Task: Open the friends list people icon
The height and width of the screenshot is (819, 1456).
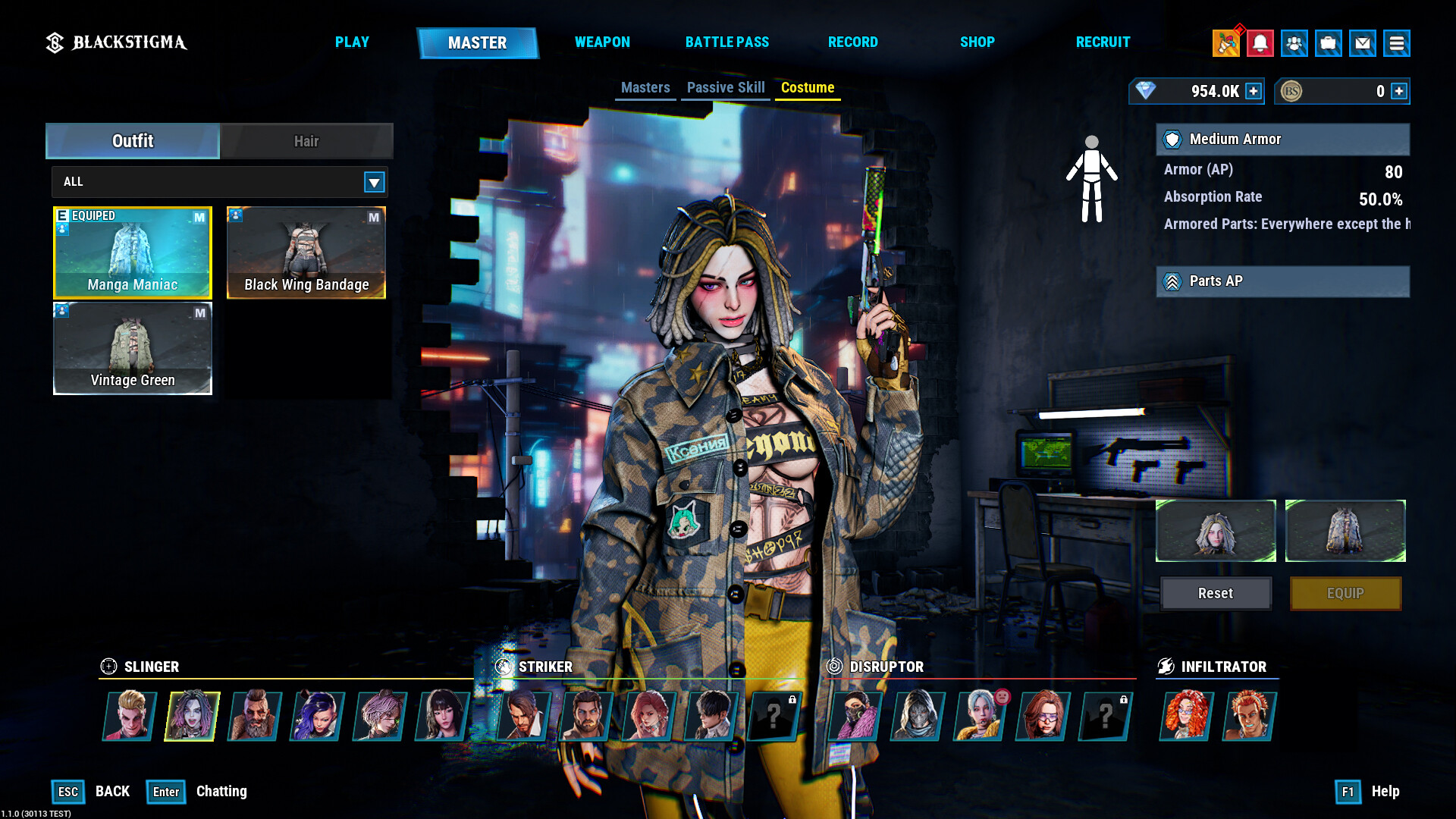Action: pos(1294,43)
